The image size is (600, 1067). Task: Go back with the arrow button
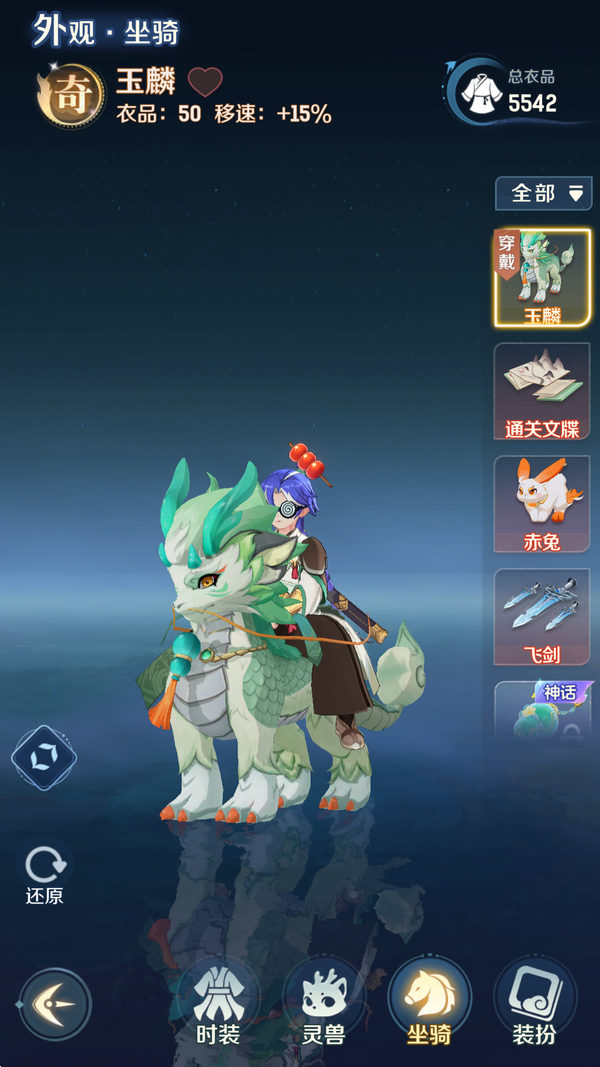click(x=55, y=1004)
